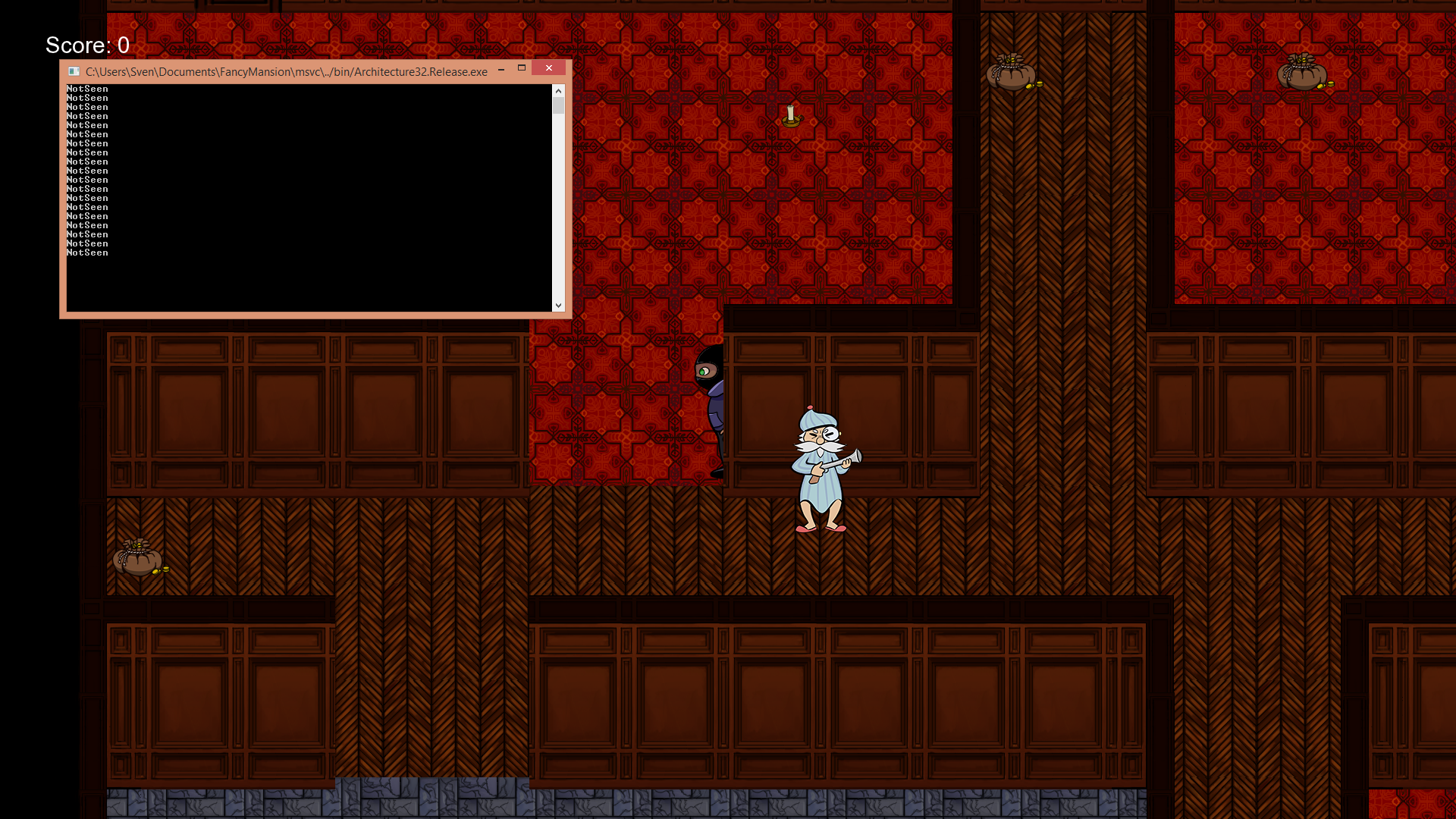Maximize the console output window

521,68
